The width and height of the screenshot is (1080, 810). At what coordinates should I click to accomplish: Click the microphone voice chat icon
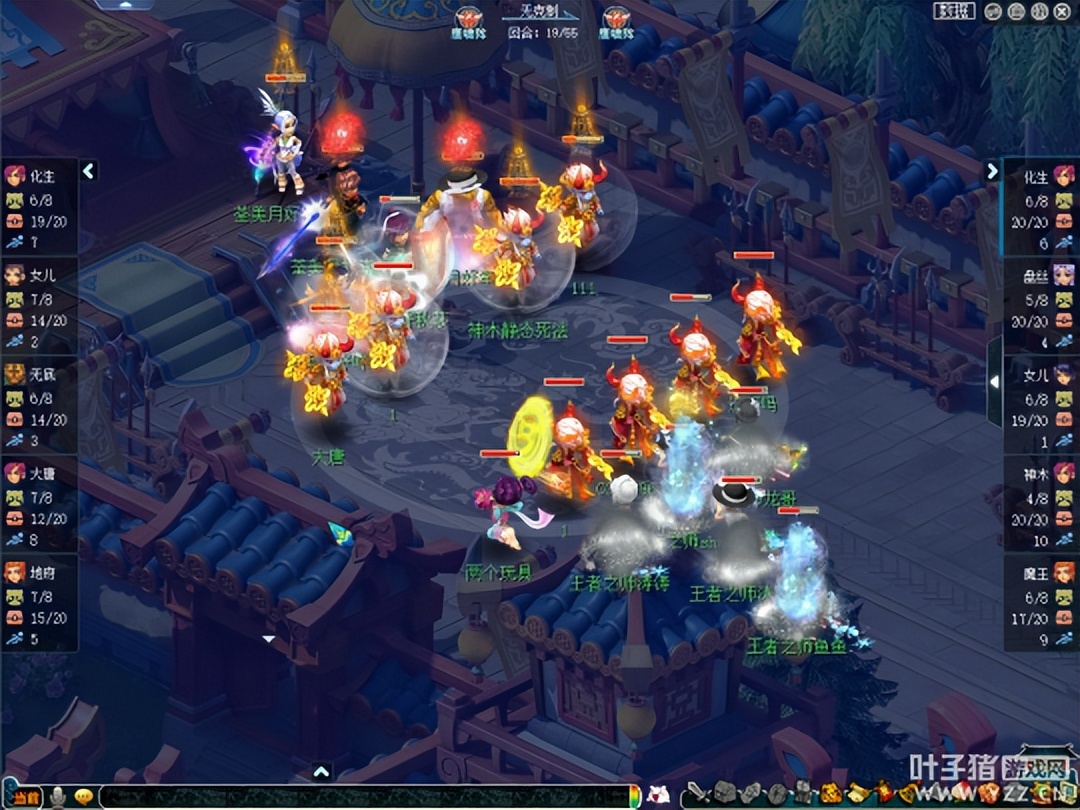click(59, 797)
